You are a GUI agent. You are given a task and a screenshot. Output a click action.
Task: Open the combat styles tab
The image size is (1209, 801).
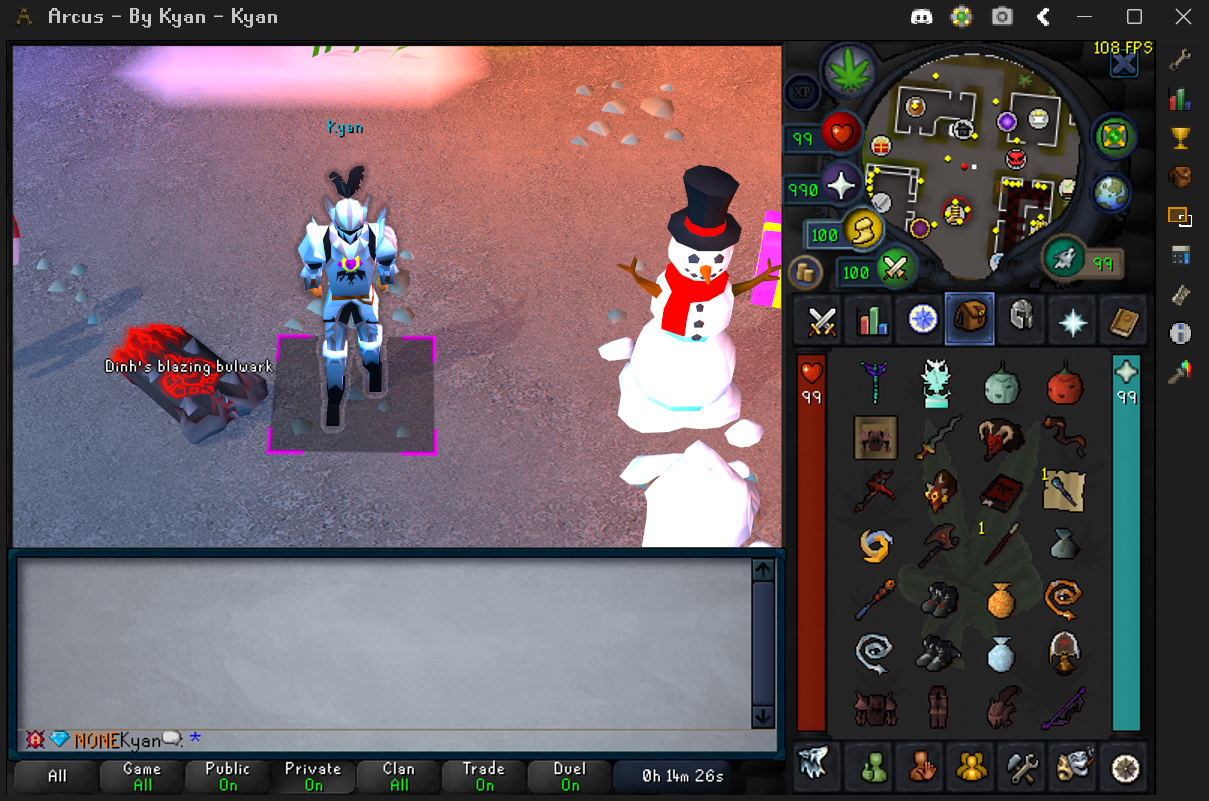click(822, 321)
